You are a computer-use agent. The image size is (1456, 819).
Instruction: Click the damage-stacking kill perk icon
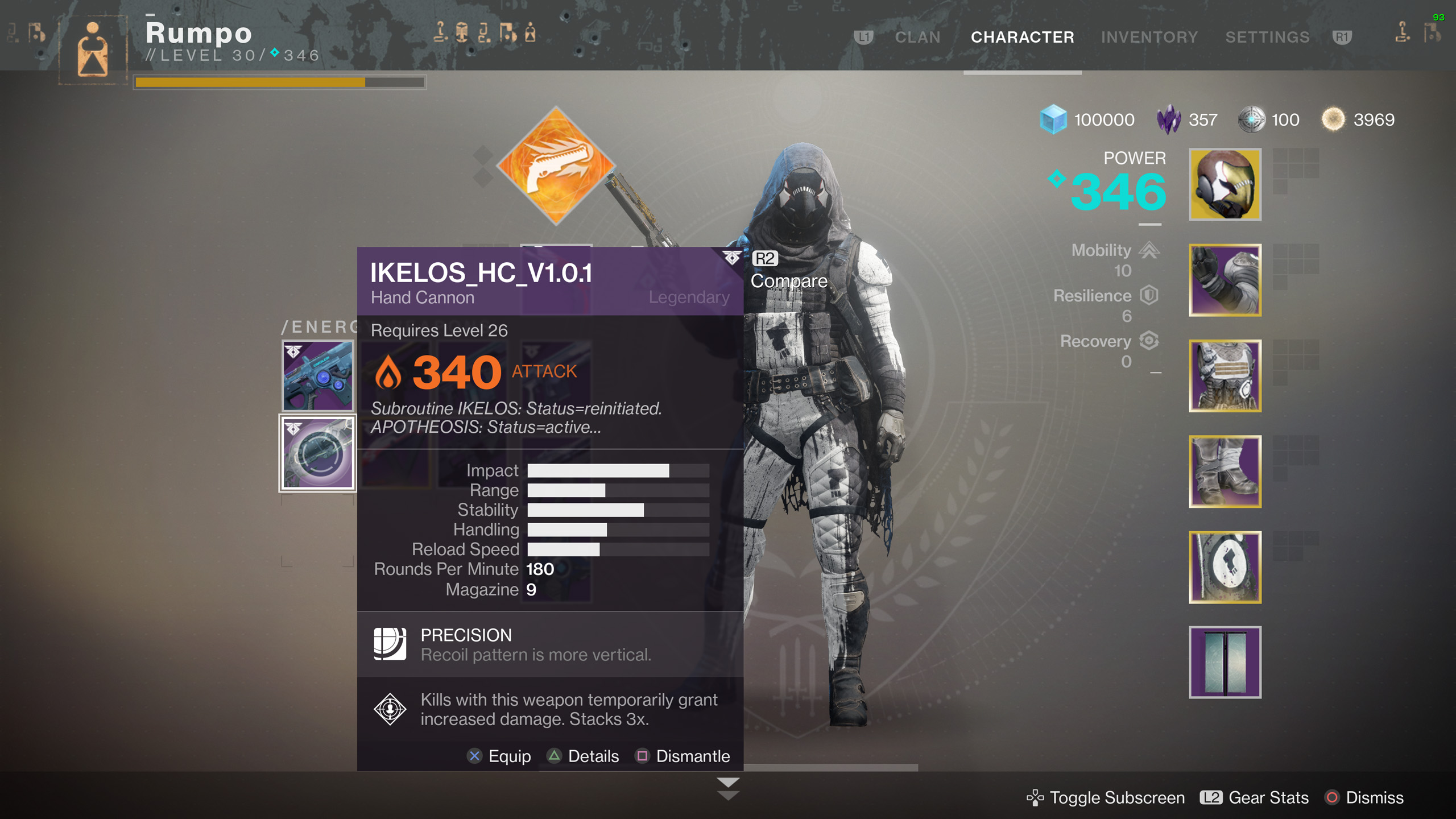[390, 709]
